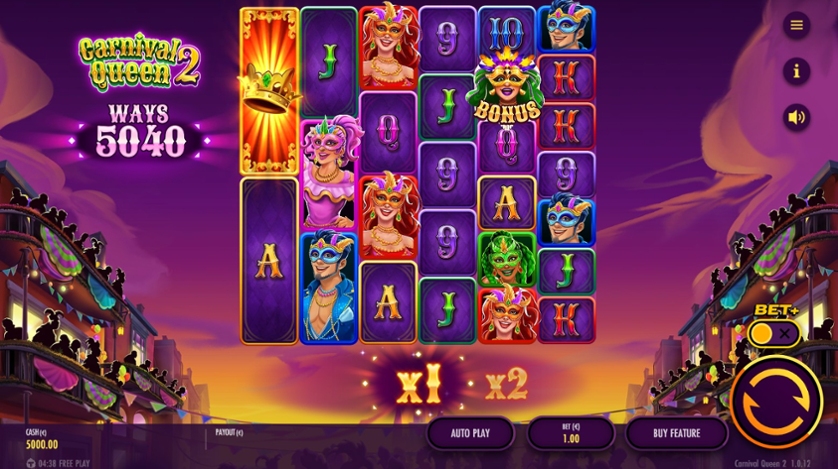Open the Auto Play options
The height and width of the screenshot is (469, 838).
click(x=470, y=433)
